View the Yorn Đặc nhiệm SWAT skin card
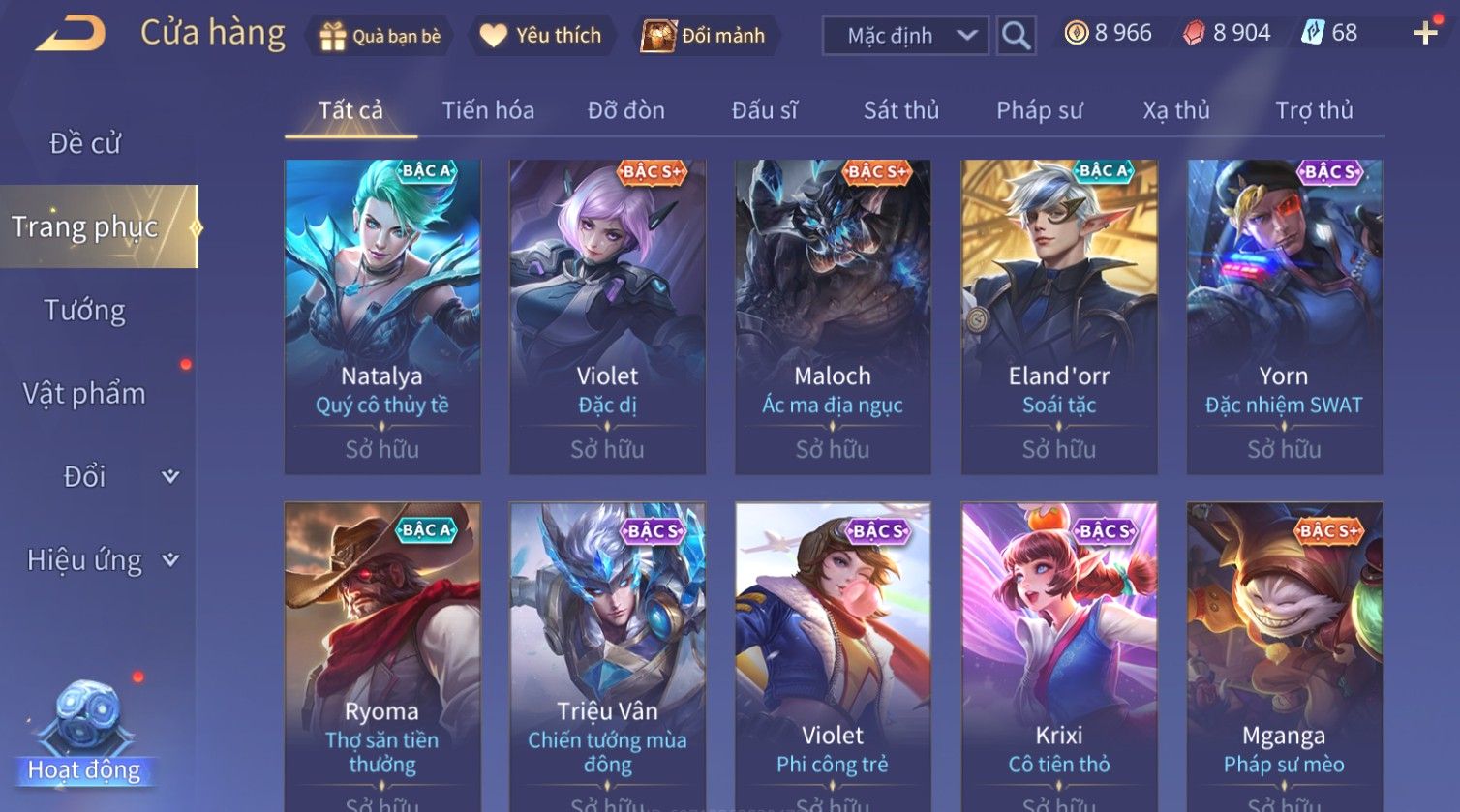Viewport: 1460px width, 812px height. 1284,316
